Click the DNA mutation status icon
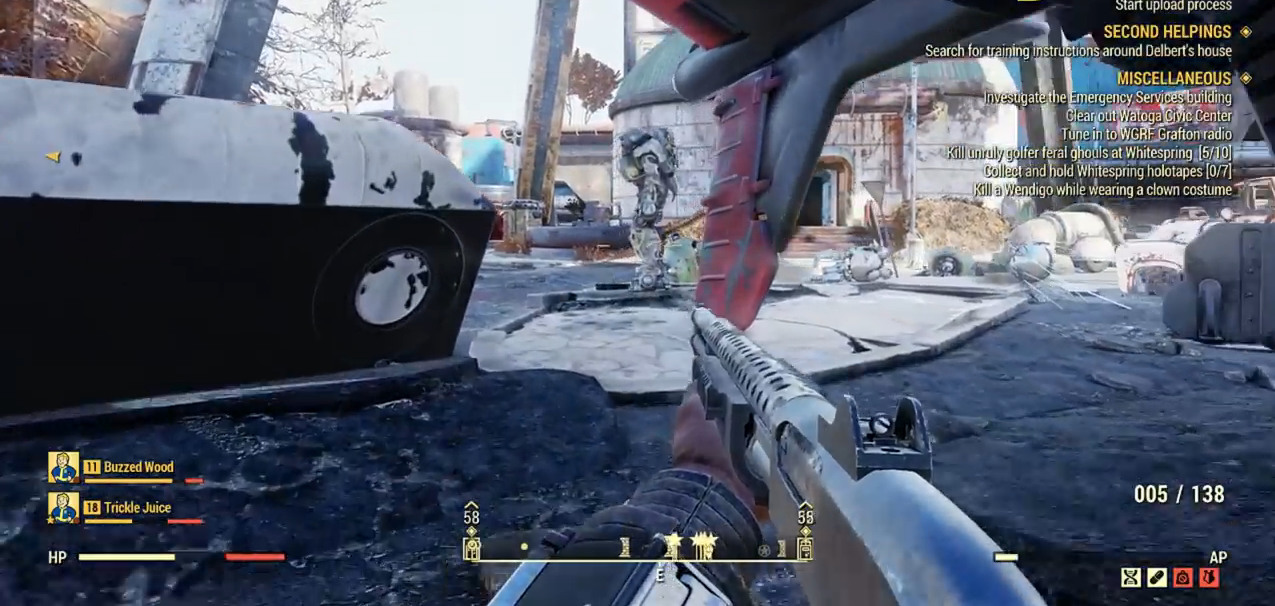Image resolution: width=1275 pixels, height=606 pixels. 1132,577
